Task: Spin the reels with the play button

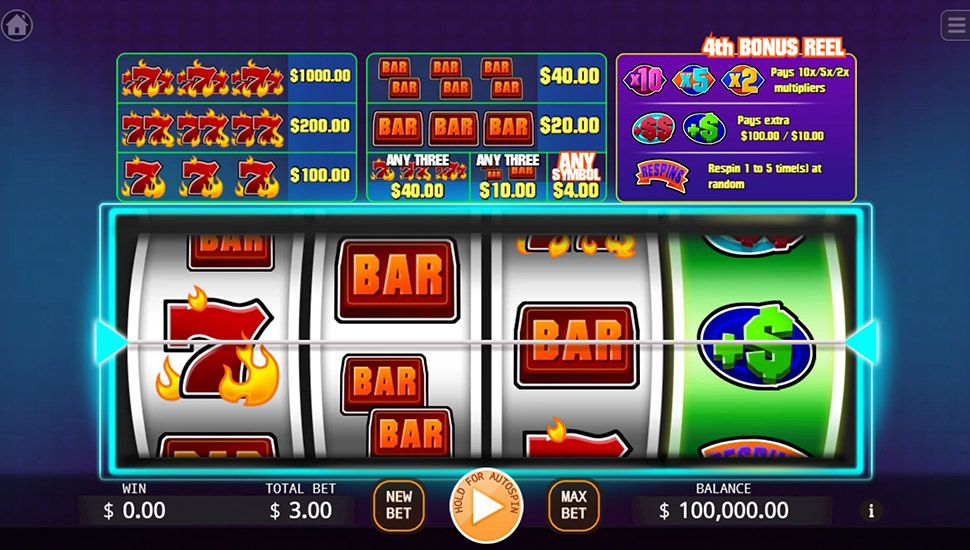Action: [487, 506]
